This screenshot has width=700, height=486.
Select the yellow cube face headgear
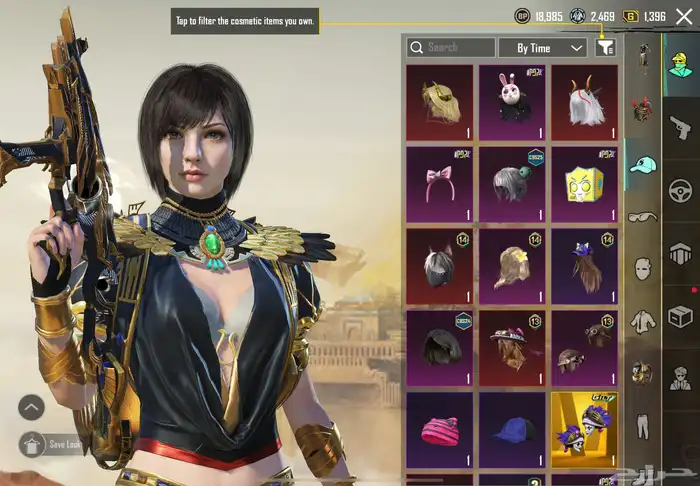(x=584, y=184)
